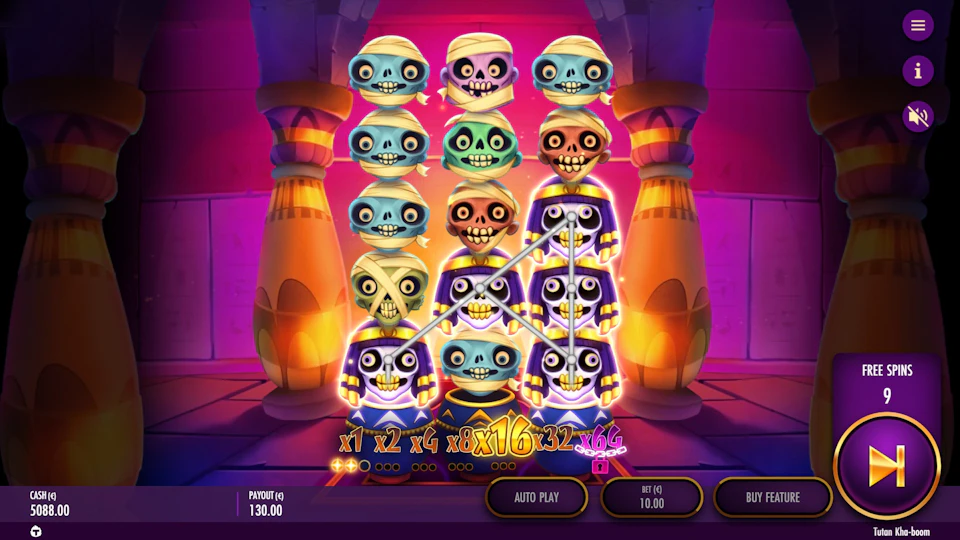Toggle the muted sound icon
Viewport: 960px width, 540px height.
917,116
